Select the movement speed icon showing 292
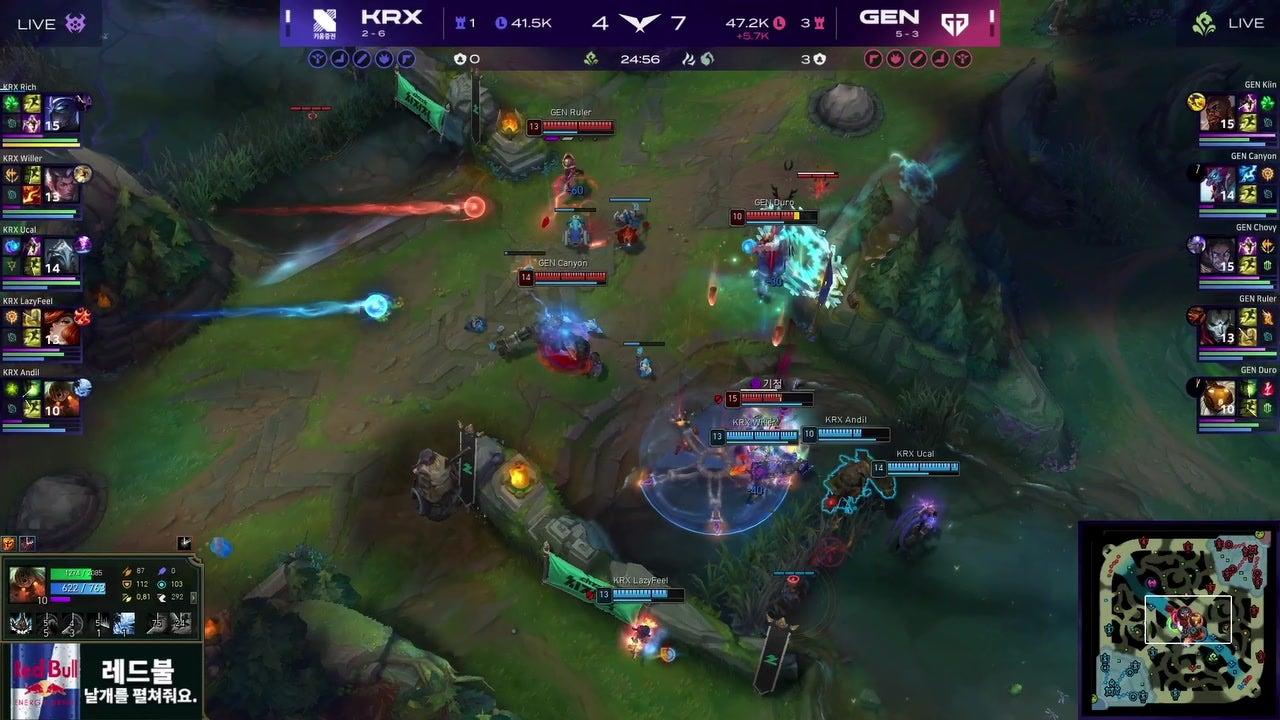This screenshot has width=1280, height=720. point(162,597)
